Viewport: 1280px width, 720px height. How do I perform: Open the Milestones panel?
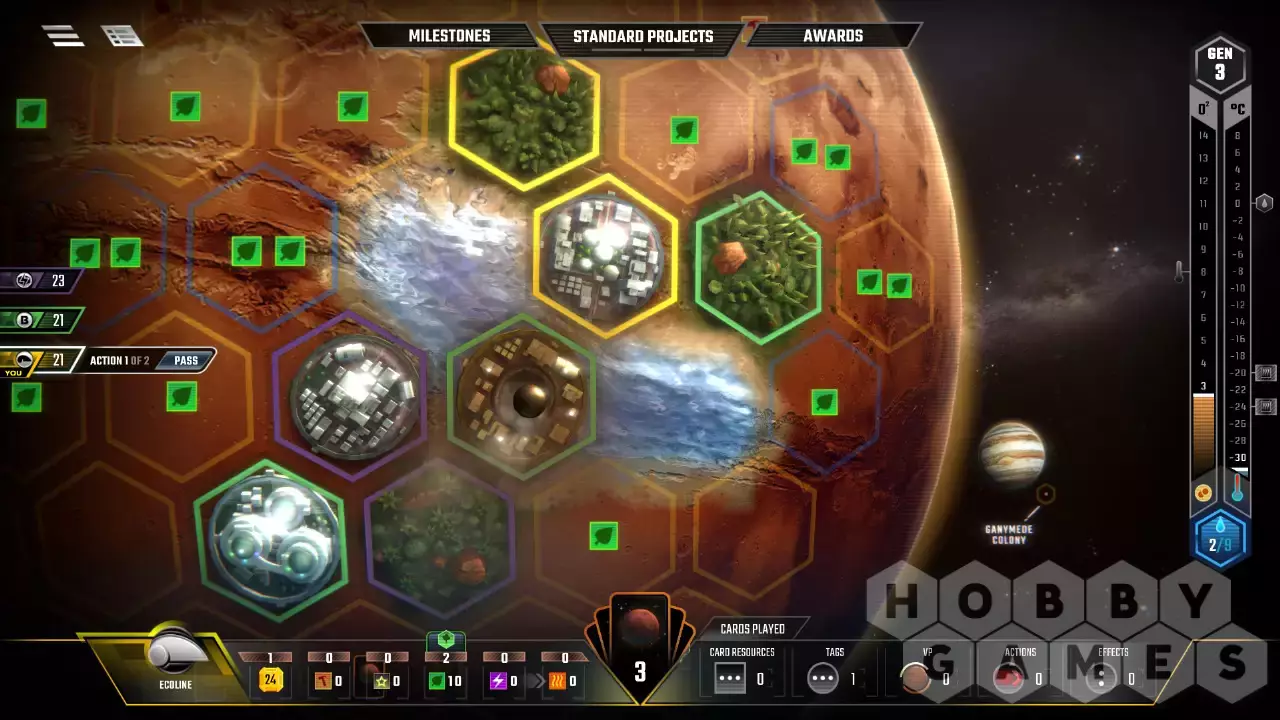[449, 36]
